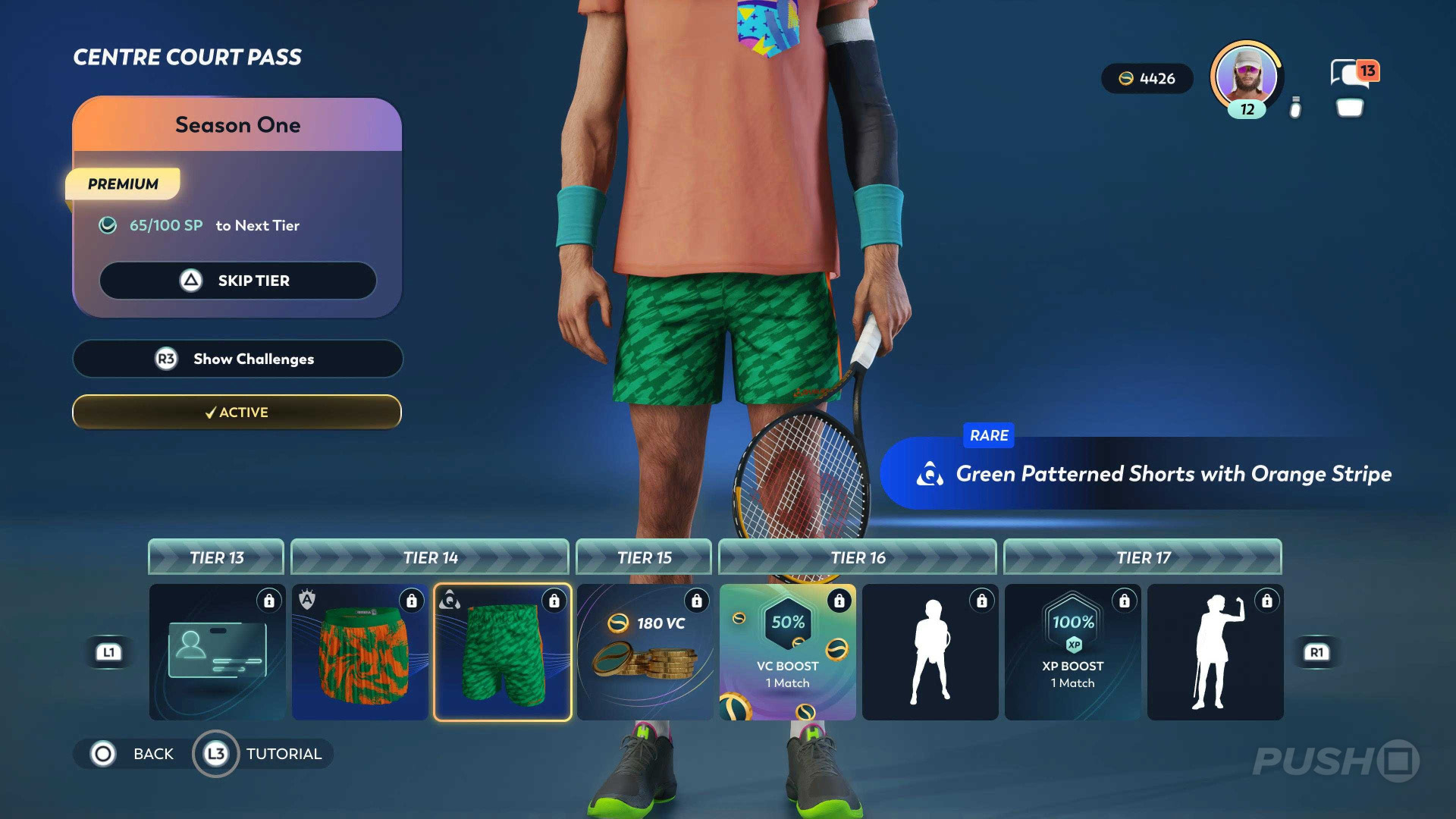Select the player card reward tile
Viewport: 1456px width, 819px height.
tap(217, 652)
